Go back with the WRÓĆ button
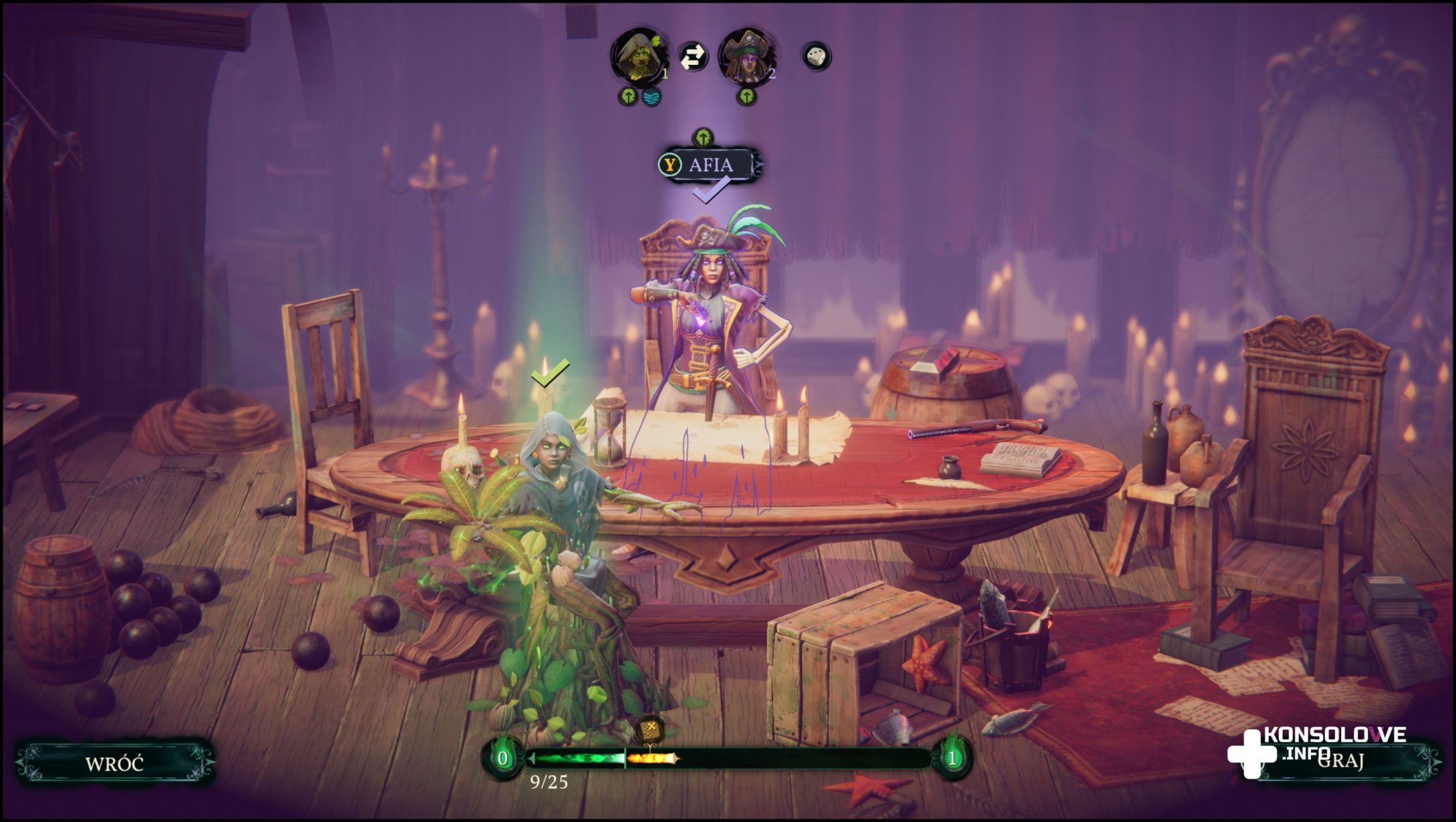Image resolution: width=1456 pixels, height=822 pixels. (x=114, y=764)
